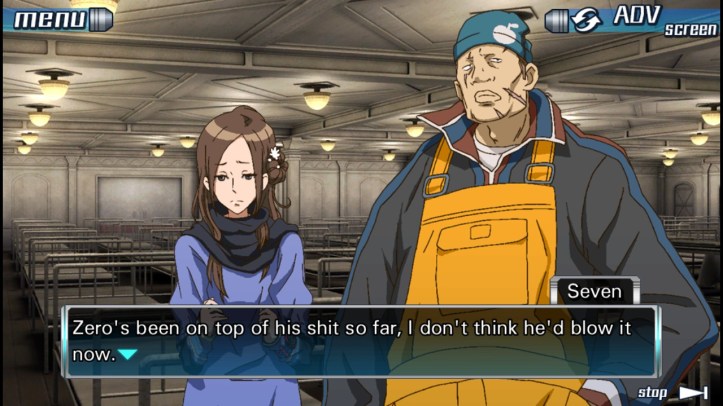723x406 pixels.
Task: Open the menu button
Action: (x=60, y=18)
